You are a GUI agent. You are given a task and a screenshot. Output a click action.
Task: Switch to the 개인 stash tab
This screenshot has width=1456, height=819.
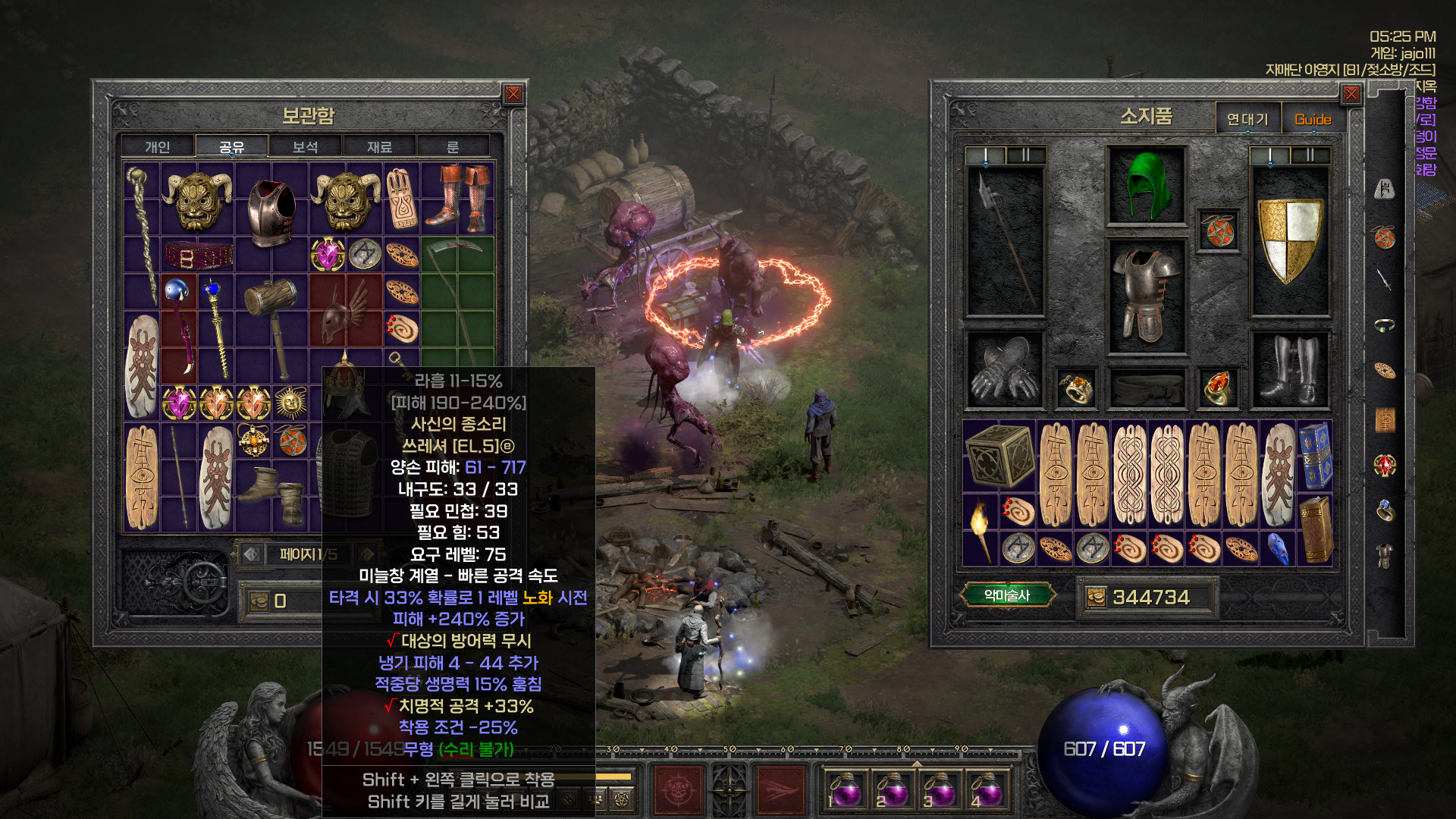[158, 146]
